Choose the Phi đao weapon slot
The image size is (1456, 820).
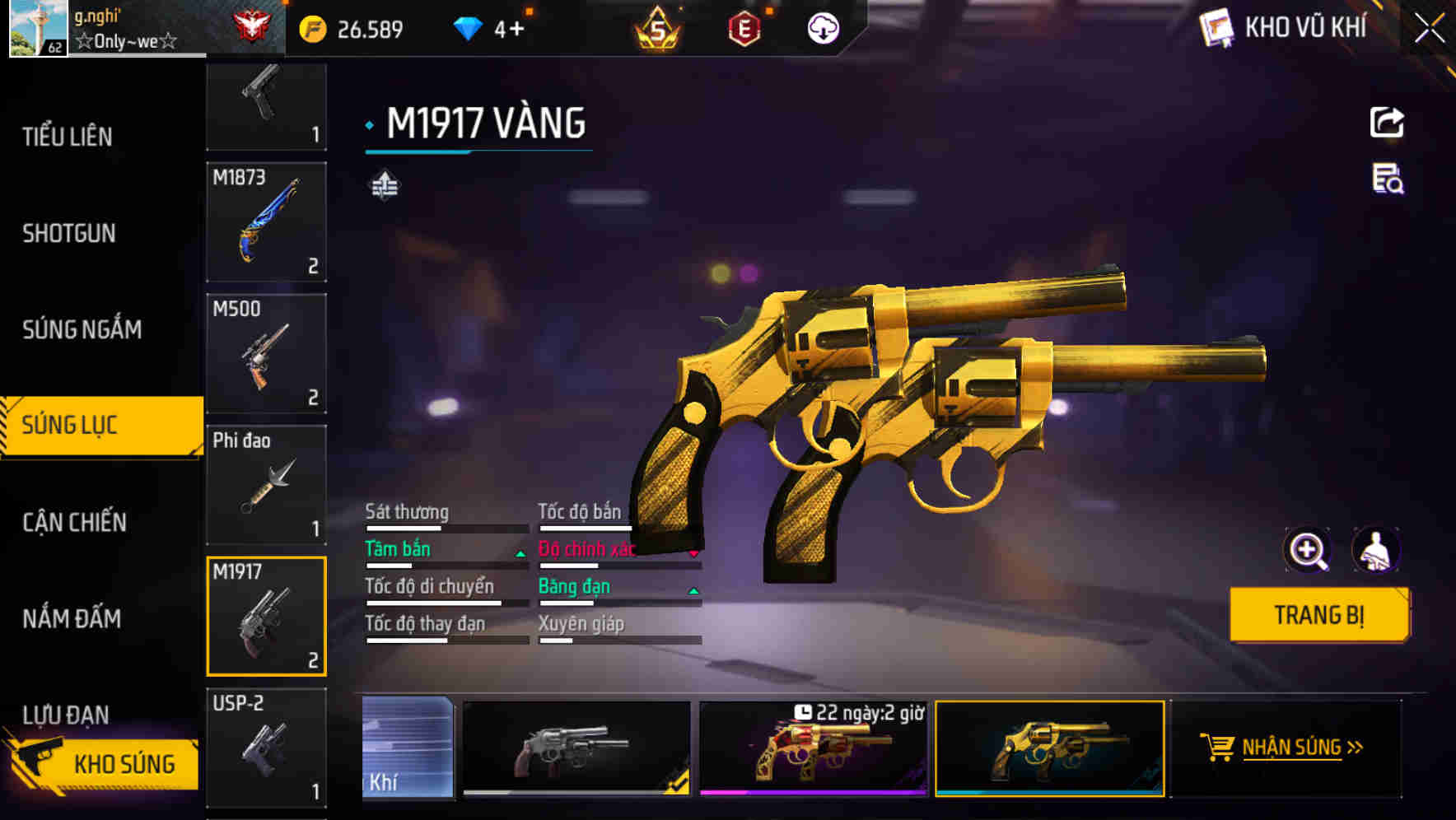coord(266,485)
